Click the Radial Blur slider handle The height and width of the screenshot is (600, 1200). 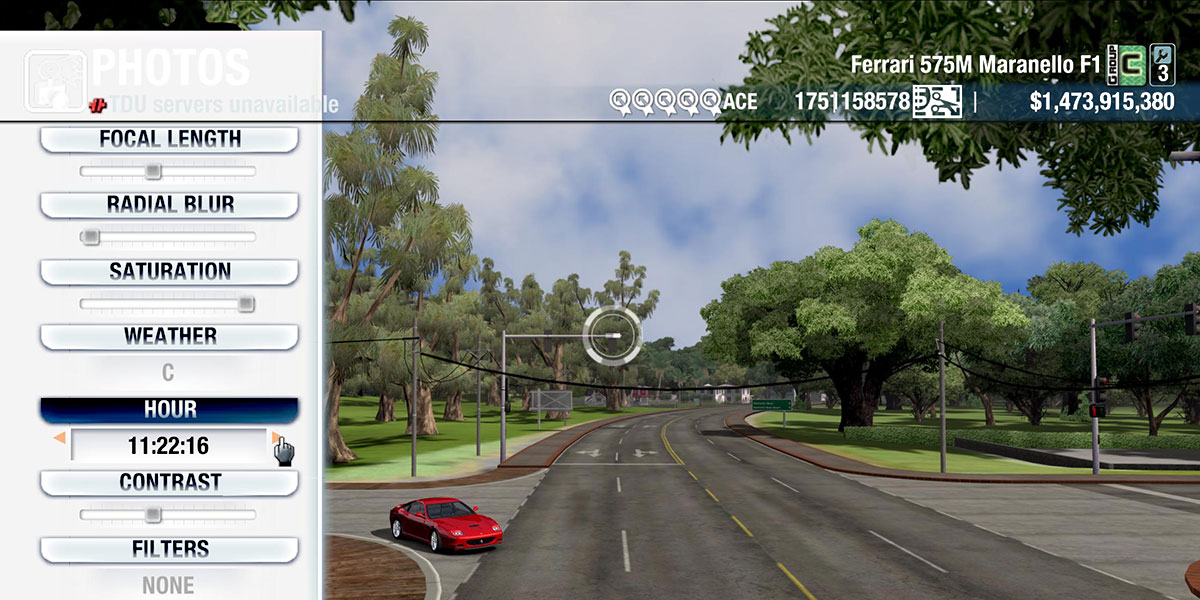point(90,237)
